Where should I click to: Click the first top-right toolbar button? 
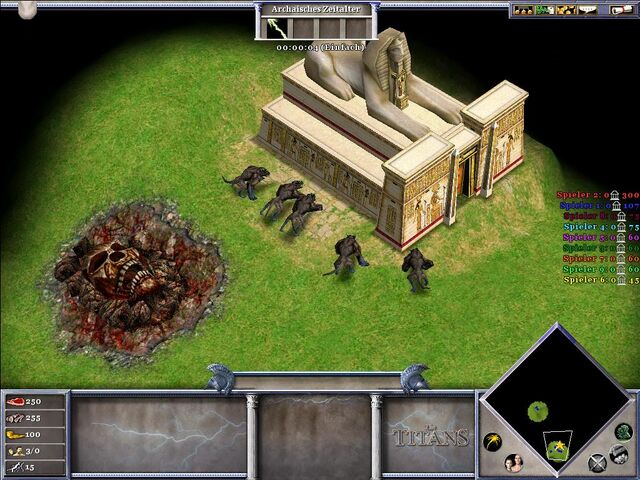click(x=523, y=10)
